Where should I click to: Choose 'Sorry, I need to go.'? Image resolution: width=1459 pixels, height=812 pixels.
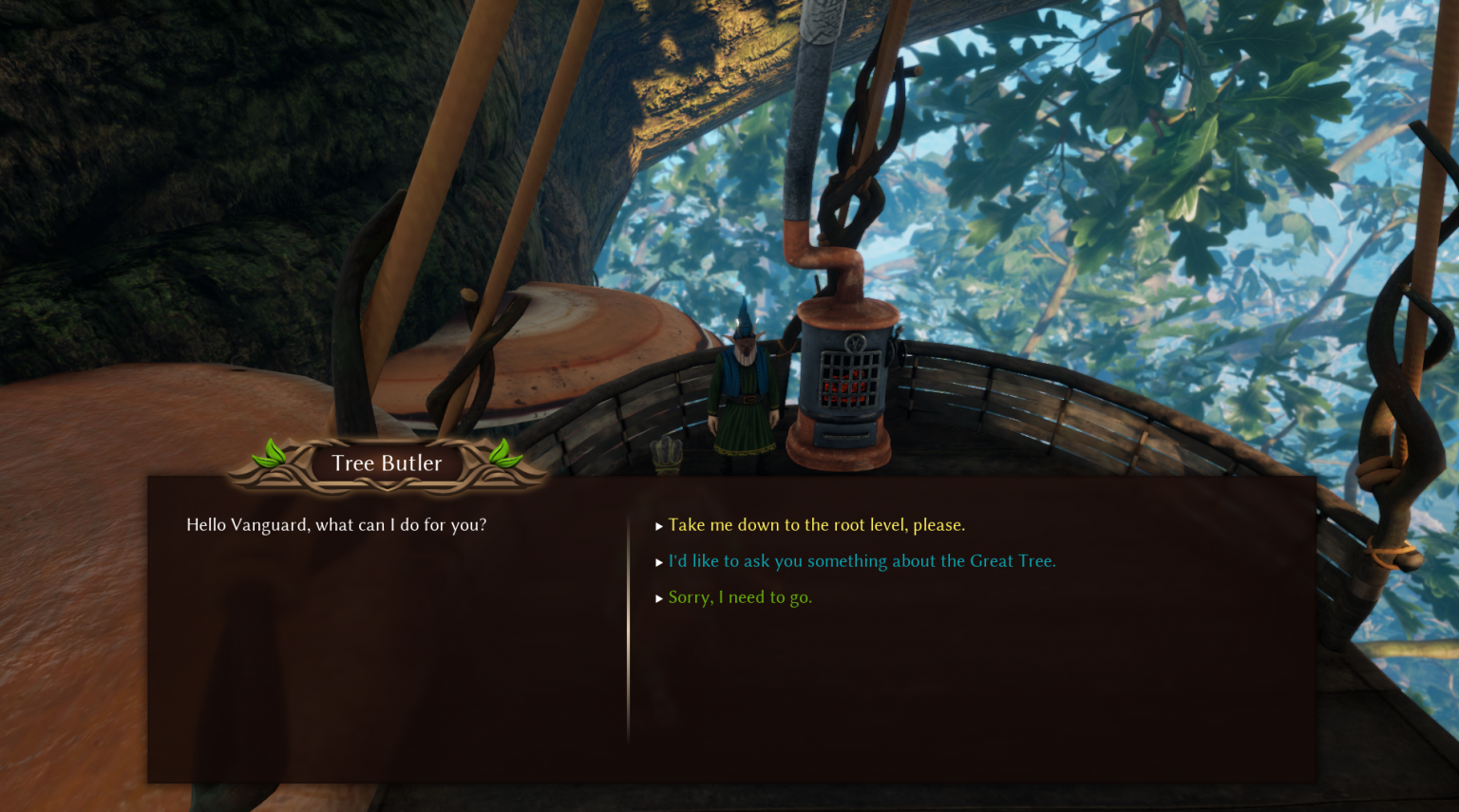coord(740,597)
